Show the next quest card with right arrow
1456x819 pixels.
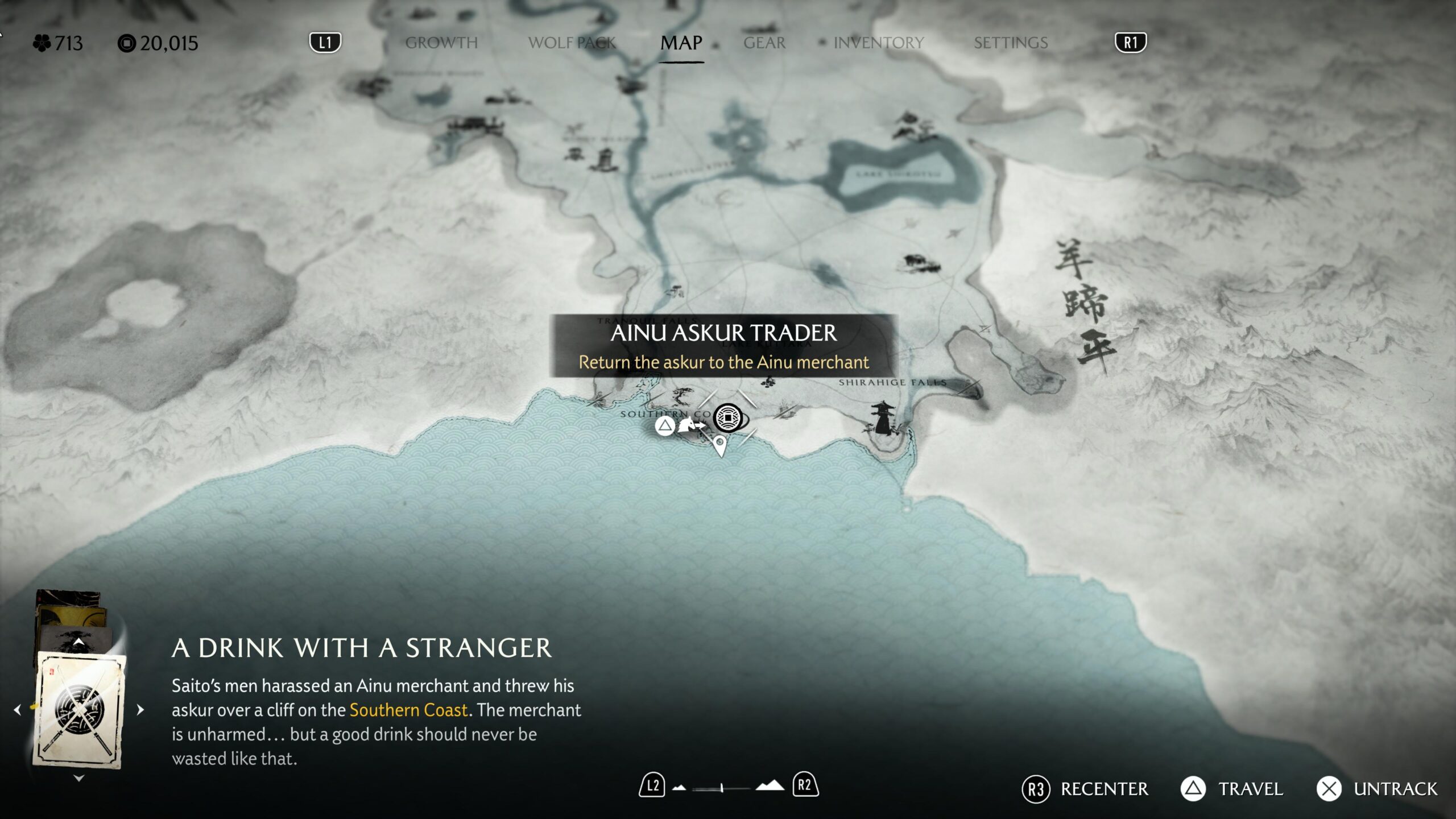[x=140, y=710]
